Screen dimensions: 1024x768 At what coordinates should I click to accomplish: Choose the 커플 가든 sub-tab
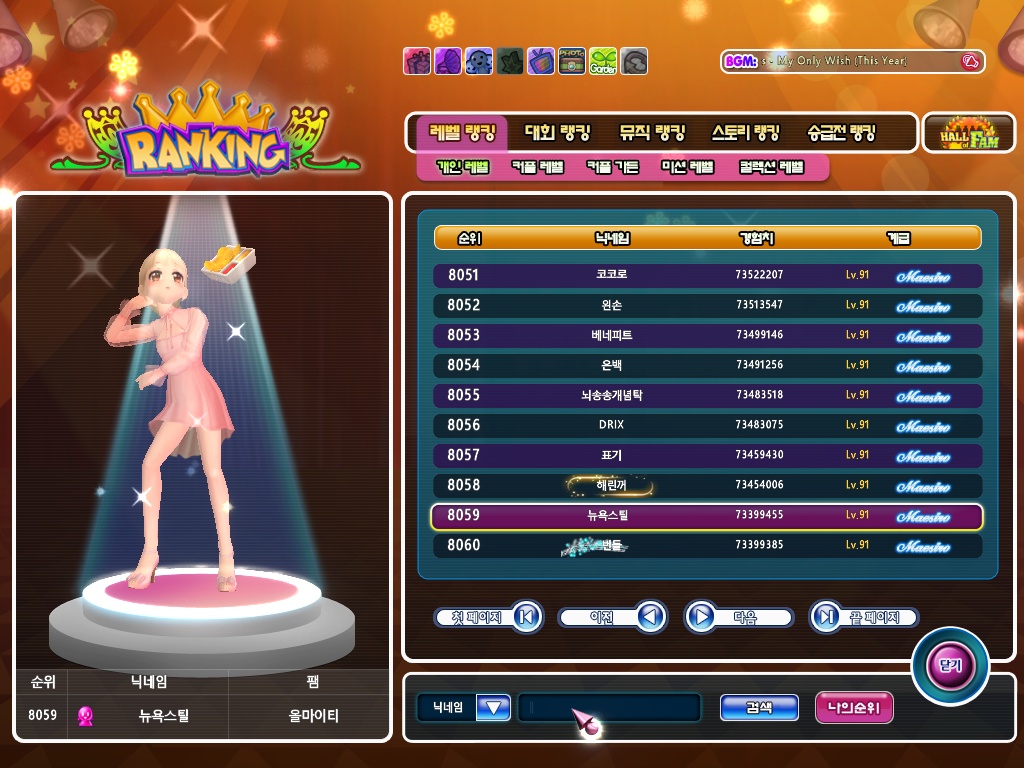click(x=612, y=167)
